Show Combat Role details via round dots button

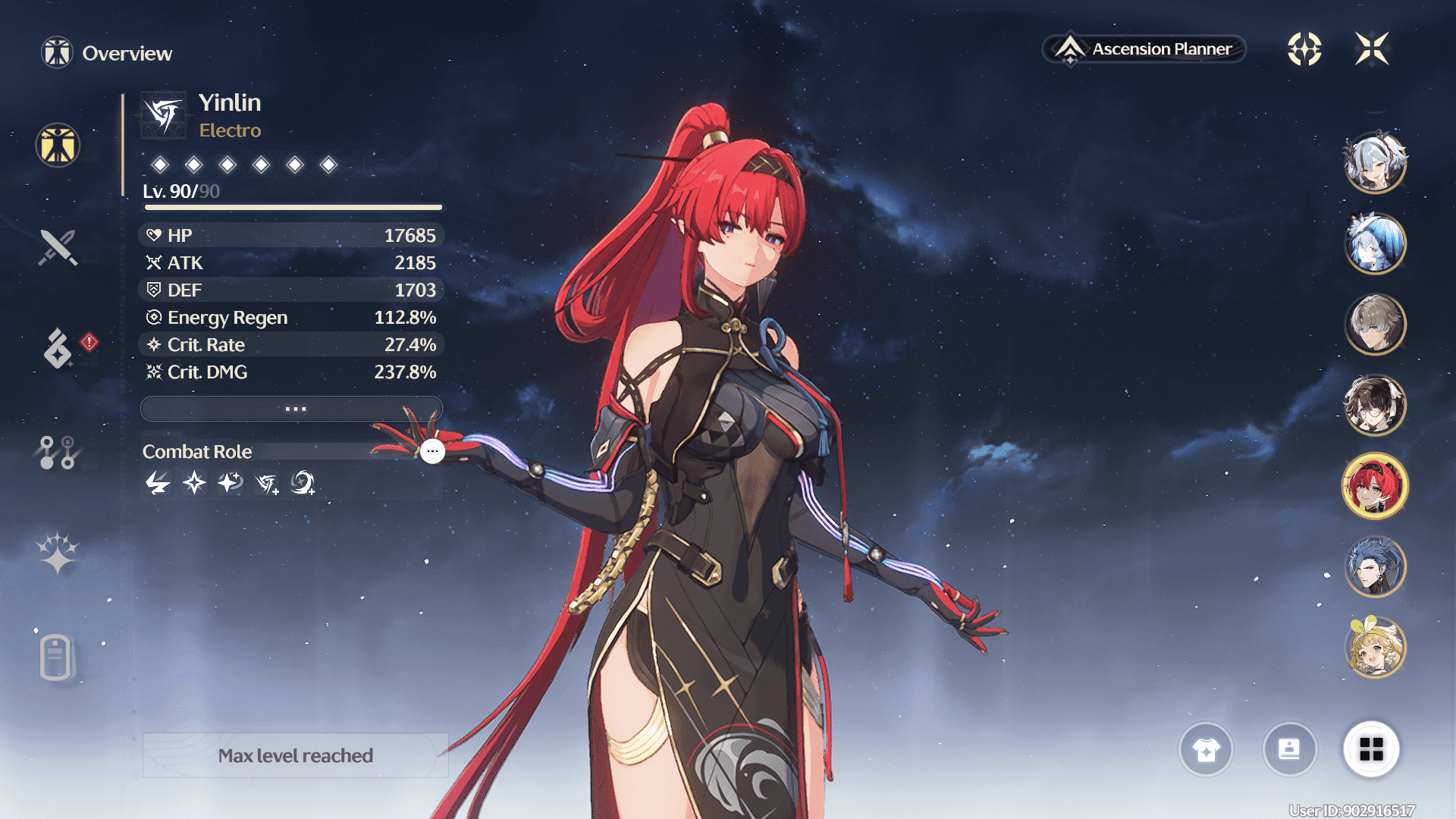coord(432,451)
